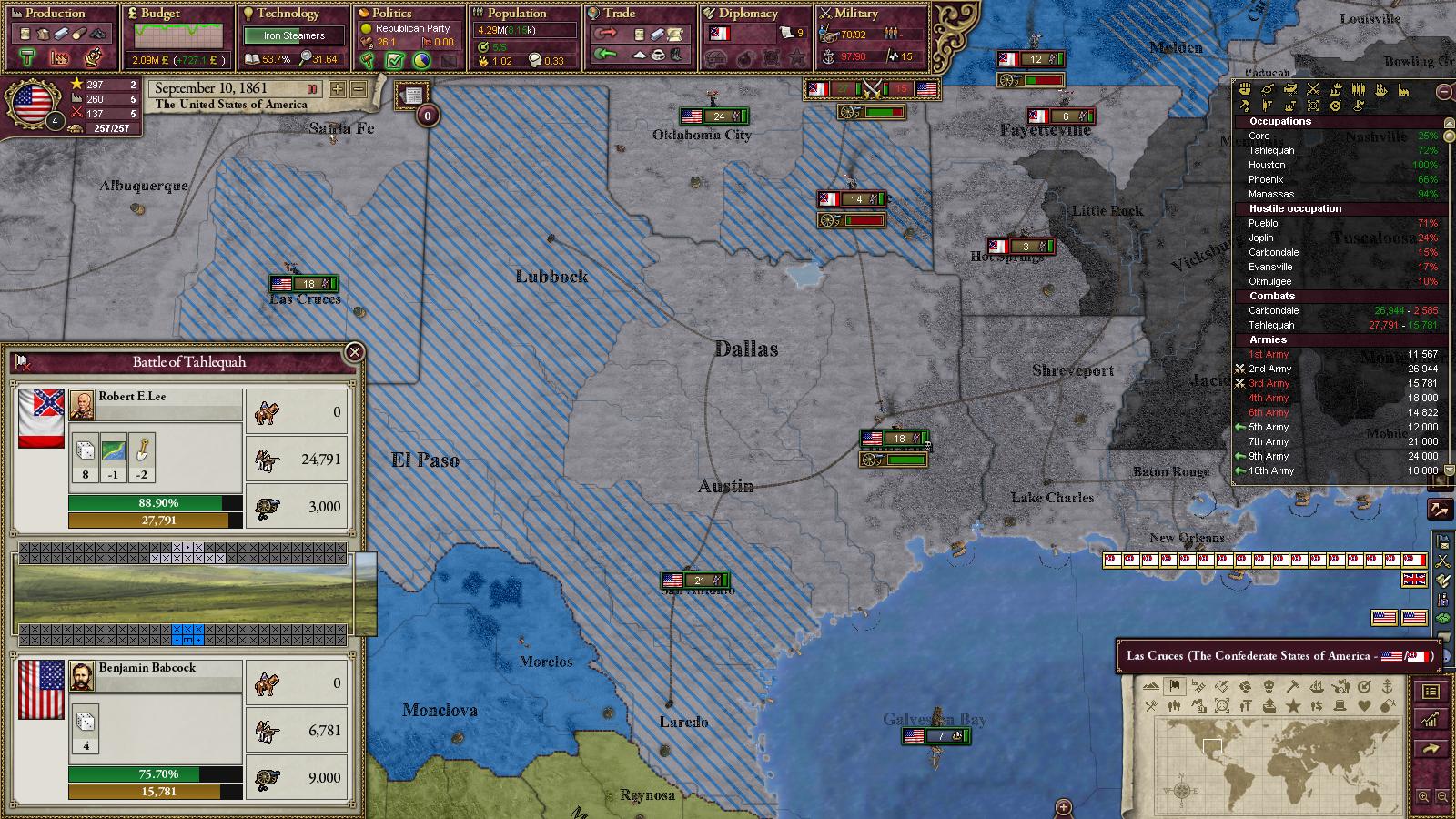Open the Population tab
The height and width of the screenshot is (819, 1456).
click(517, 14)
